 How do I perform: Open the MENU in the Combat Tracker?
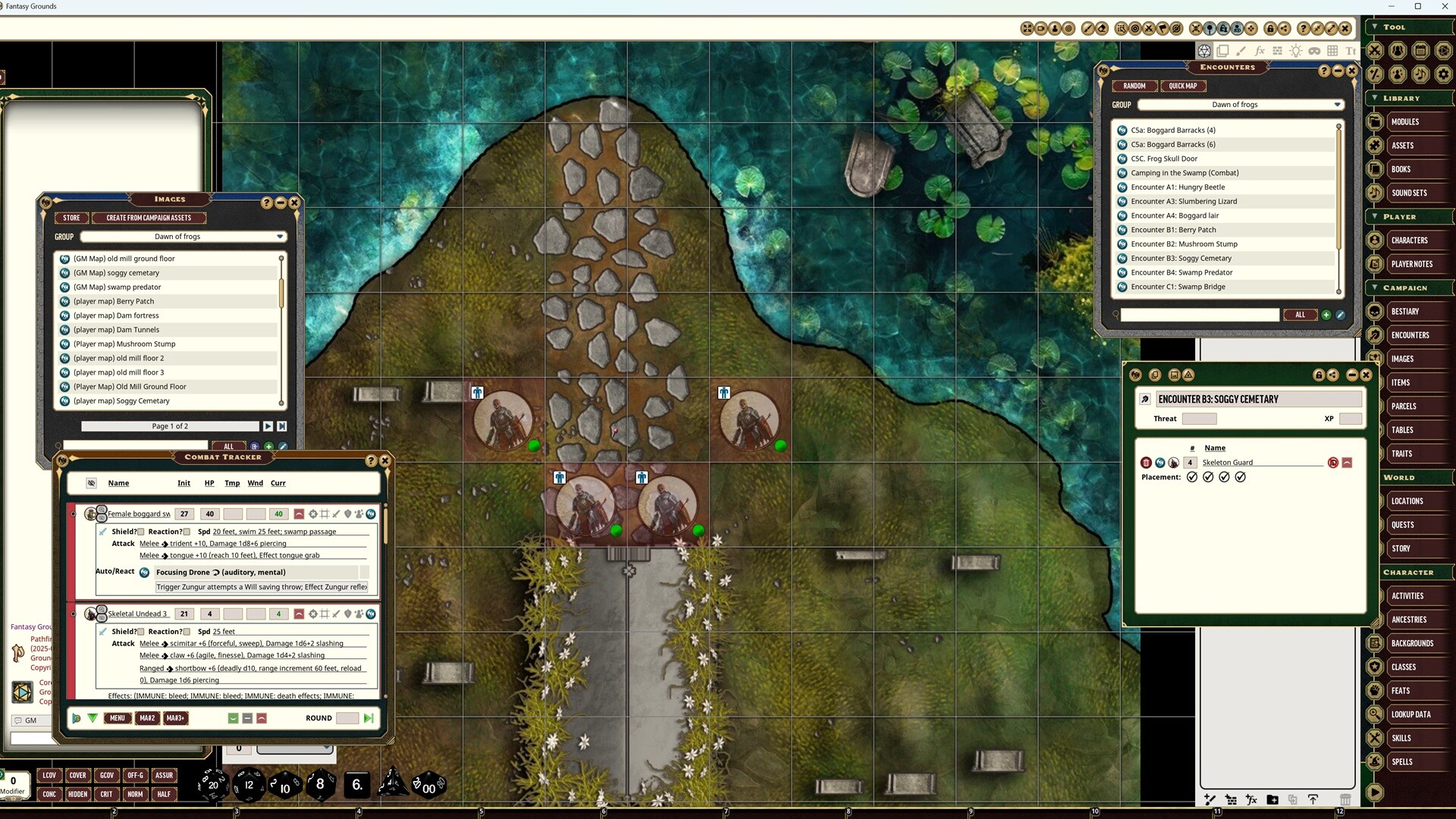[118, 718]
